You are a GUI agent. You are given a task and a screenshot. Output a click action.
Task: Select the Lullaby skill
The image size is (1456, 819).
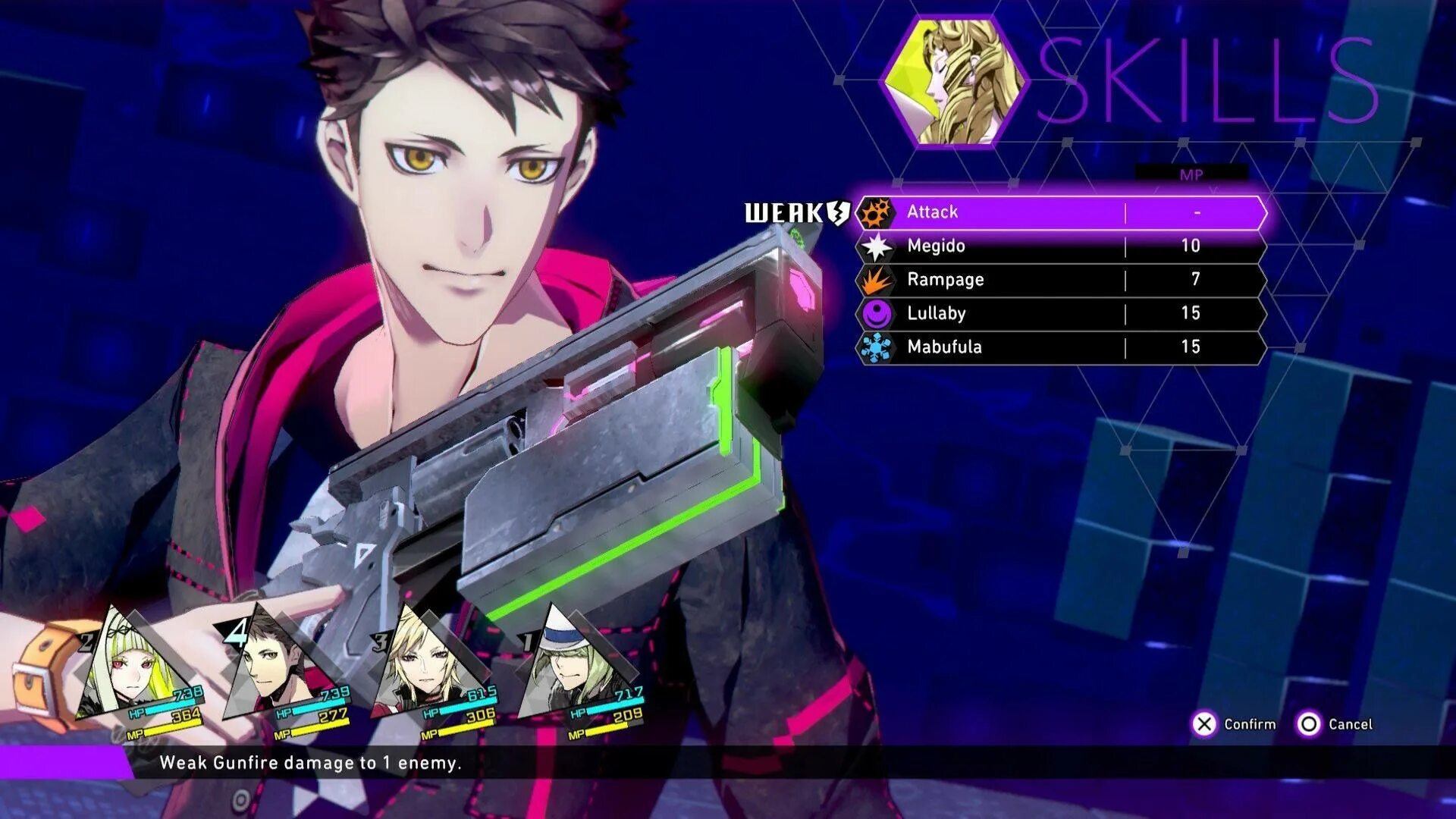pos(1062,313)
